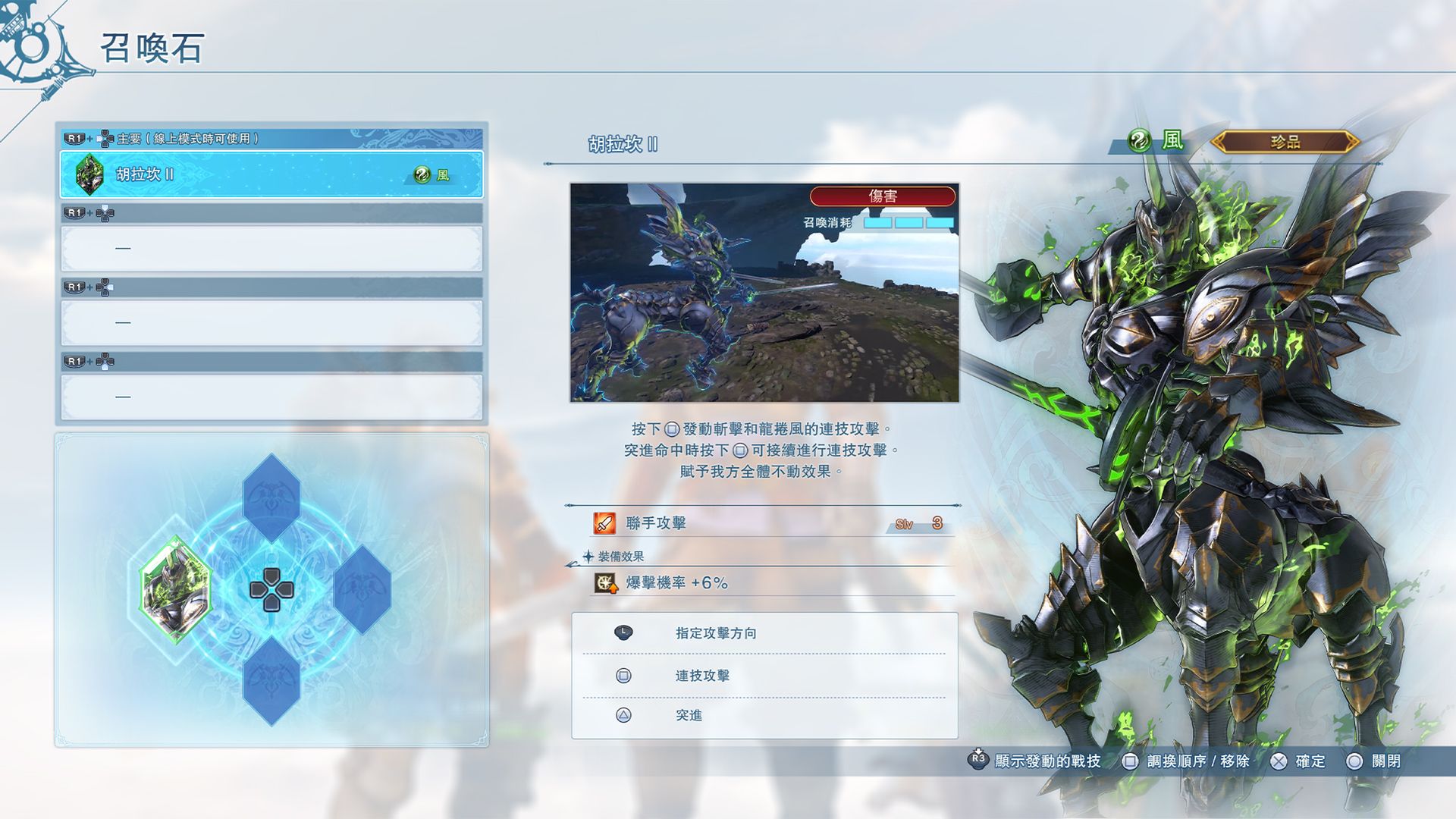Choose 調換順序 / 移除 option

pos(1188,761)
